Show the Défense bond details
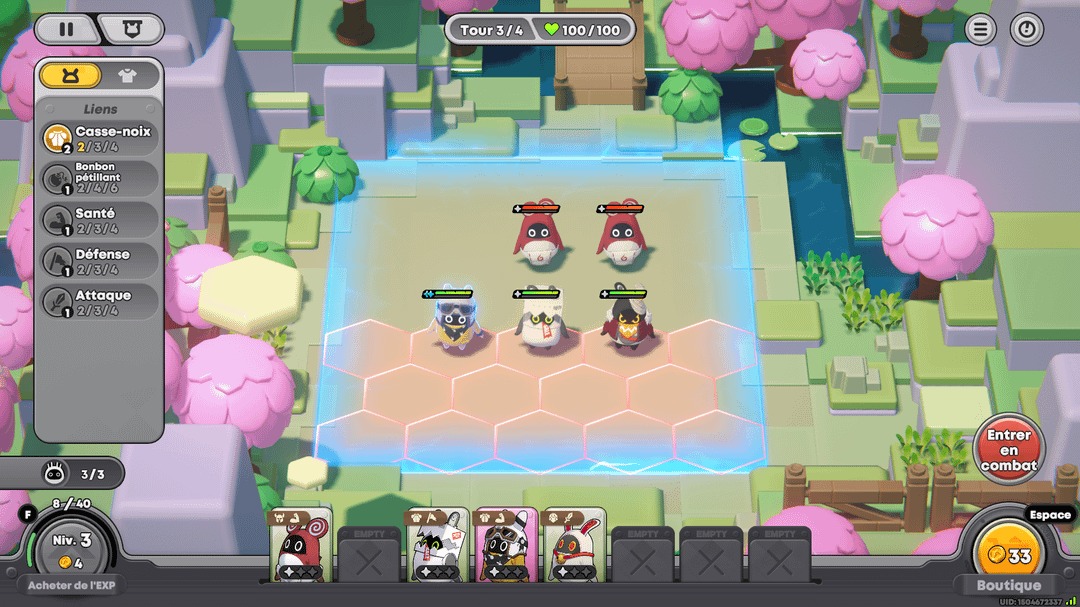This screenshot has height=607, width=1080. click(x=100, y=261)
